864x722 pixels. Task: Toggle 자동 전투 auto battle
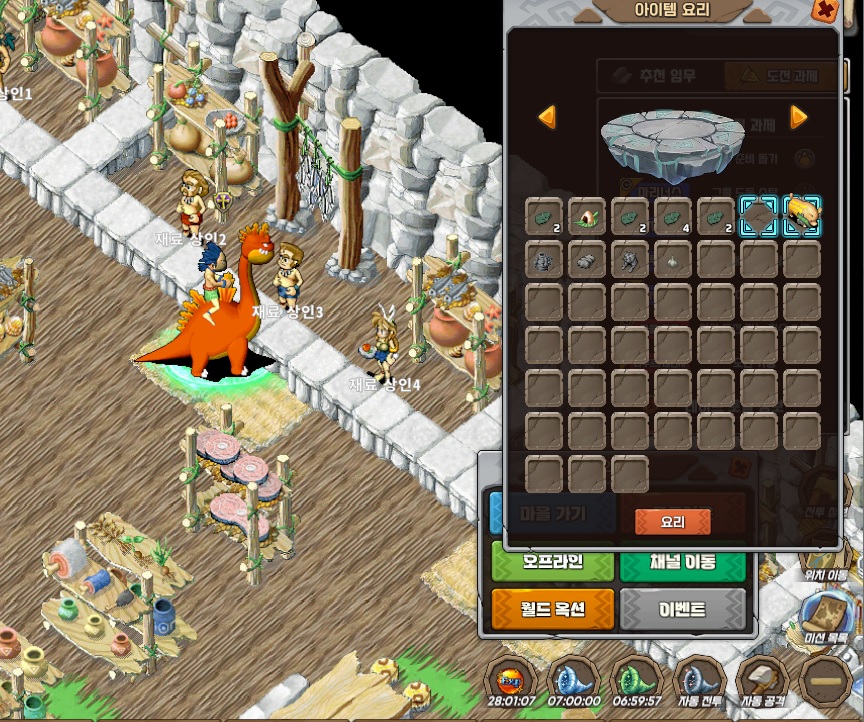tap(700, 680)
